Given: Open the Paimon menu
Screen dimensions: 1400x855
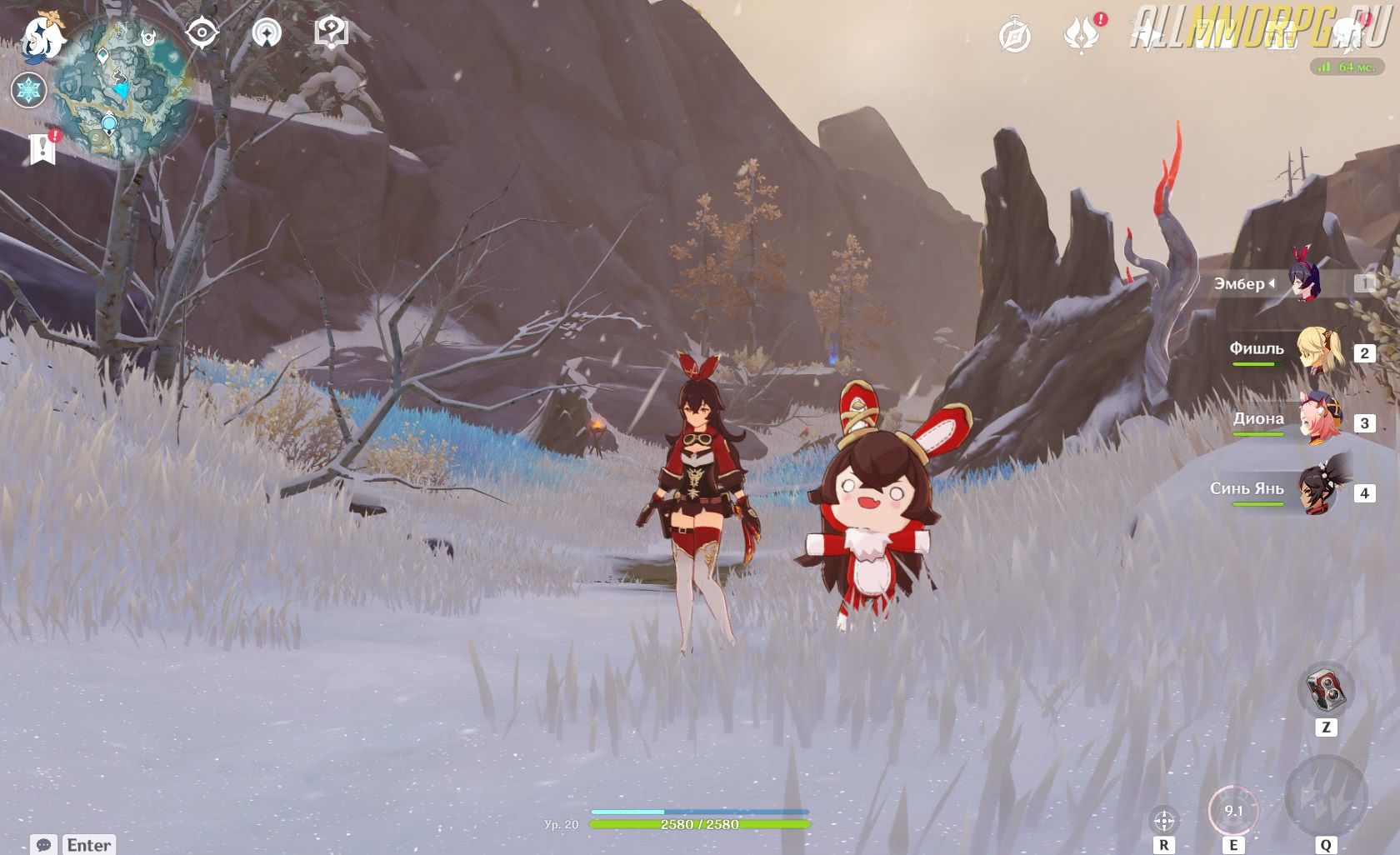Looking at the screenshot, I should point(42,37).
